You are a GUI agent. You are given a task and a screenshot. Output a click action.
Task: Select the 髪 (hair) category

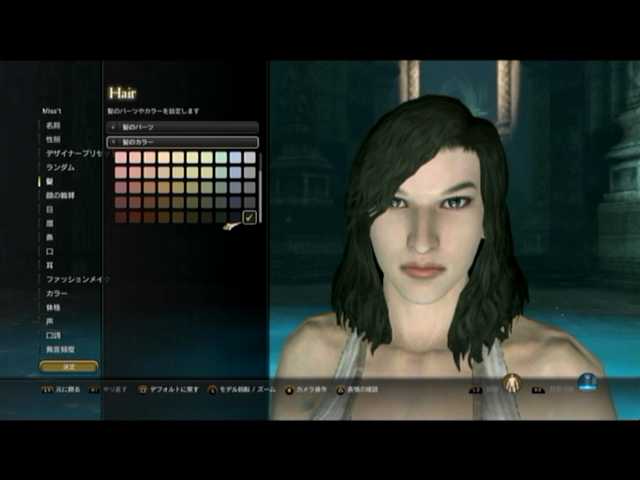[x=48, y=182]
